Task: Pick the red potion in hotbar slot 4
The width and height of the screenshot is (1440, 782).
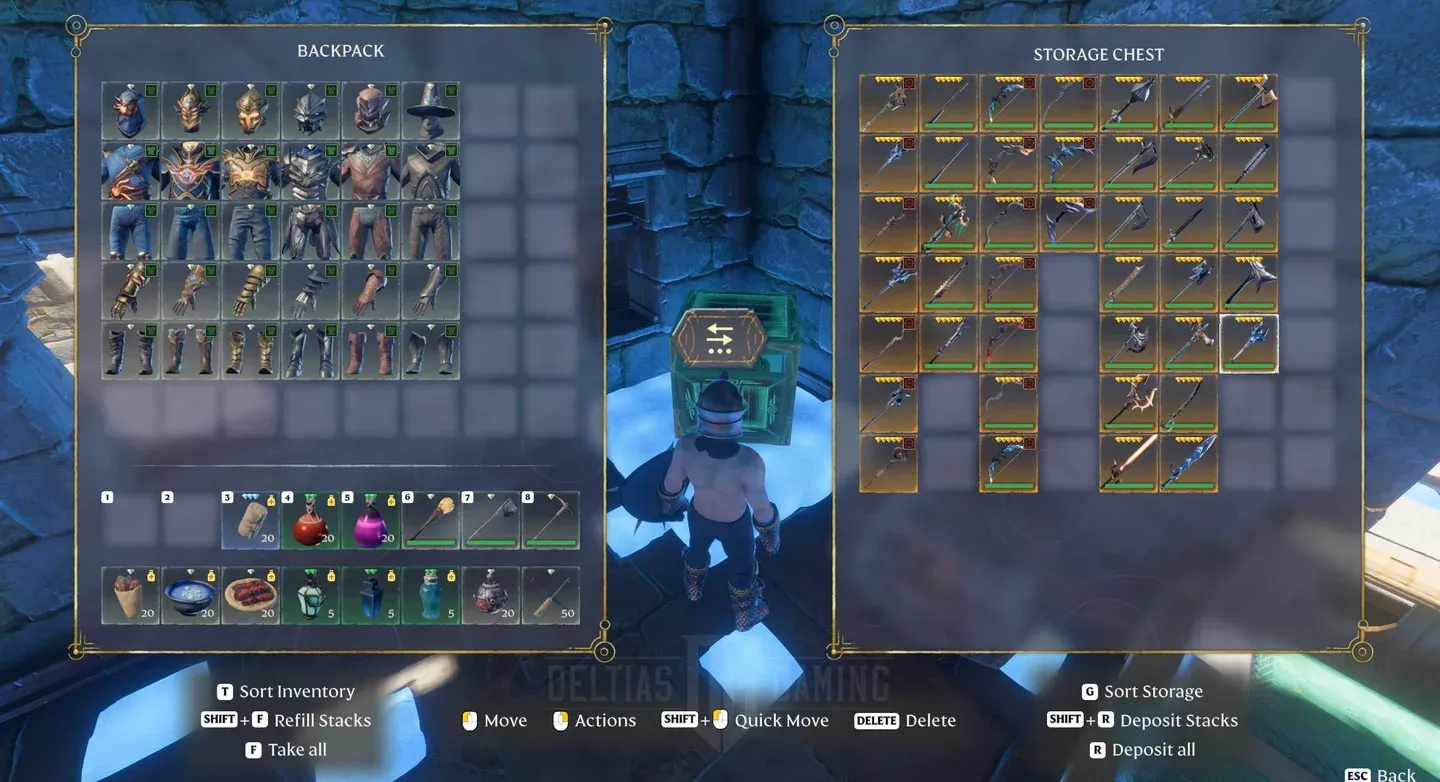Action: (x=311, y=520)
